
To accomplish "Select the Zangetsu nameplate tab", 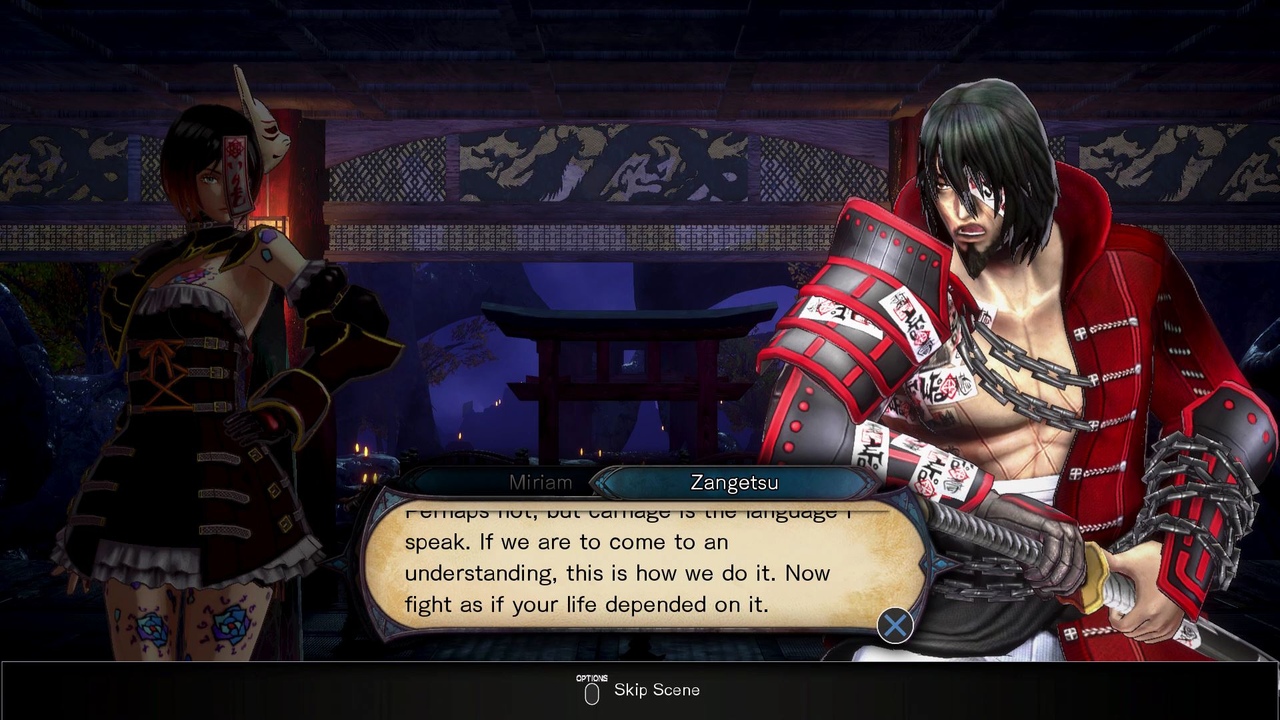I will [734, 482].
